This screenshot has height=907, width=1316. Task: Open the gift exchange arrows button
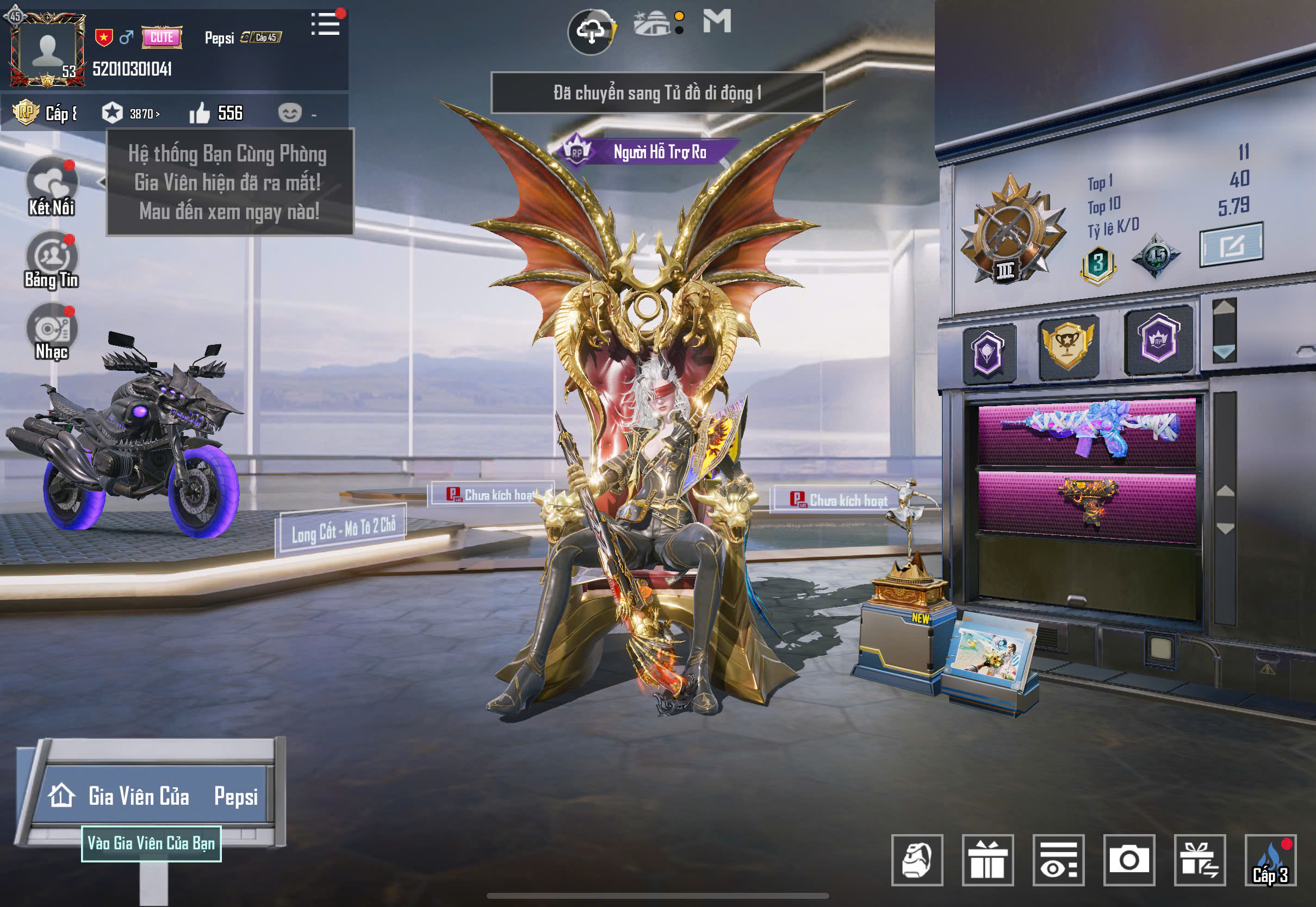1200,860
